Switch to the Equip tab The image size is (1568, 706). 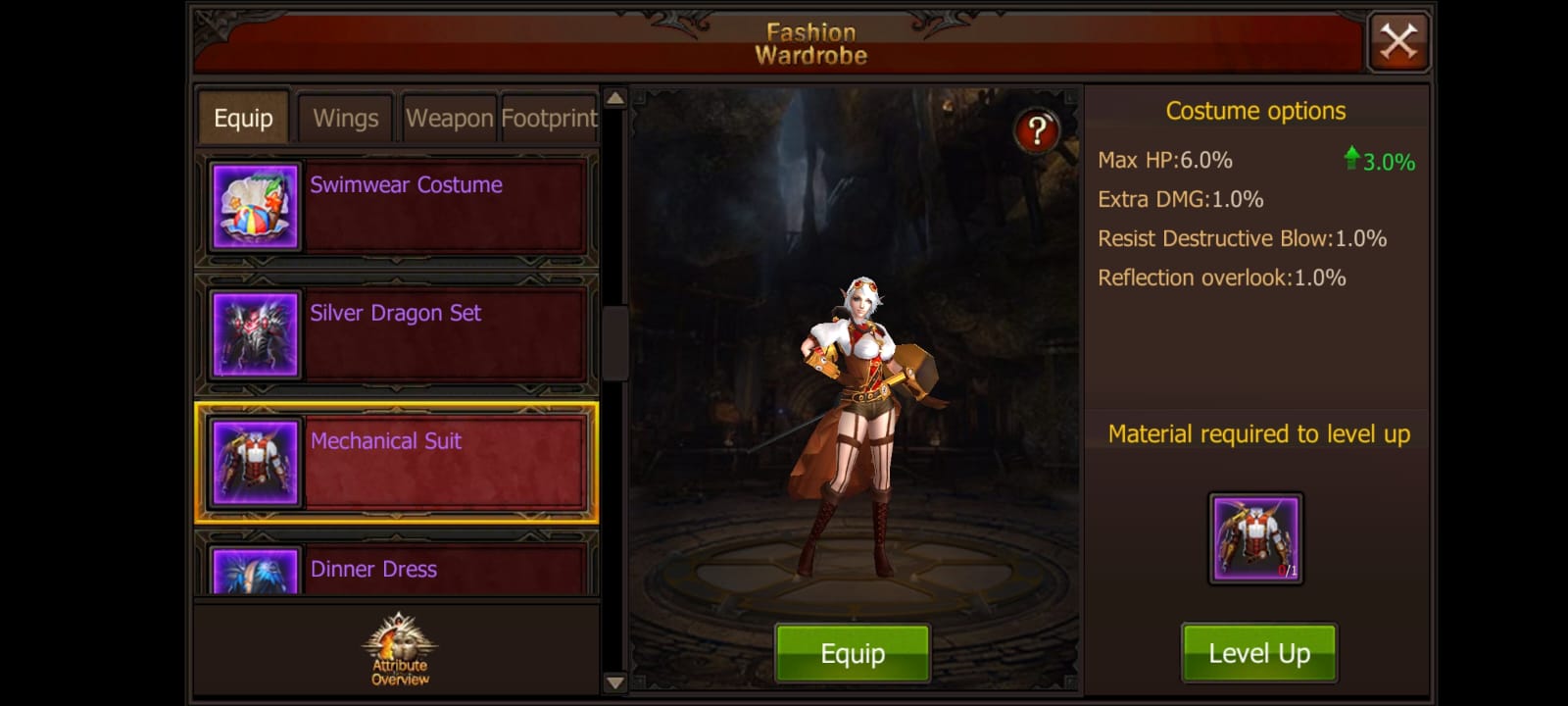click(243, 119)
